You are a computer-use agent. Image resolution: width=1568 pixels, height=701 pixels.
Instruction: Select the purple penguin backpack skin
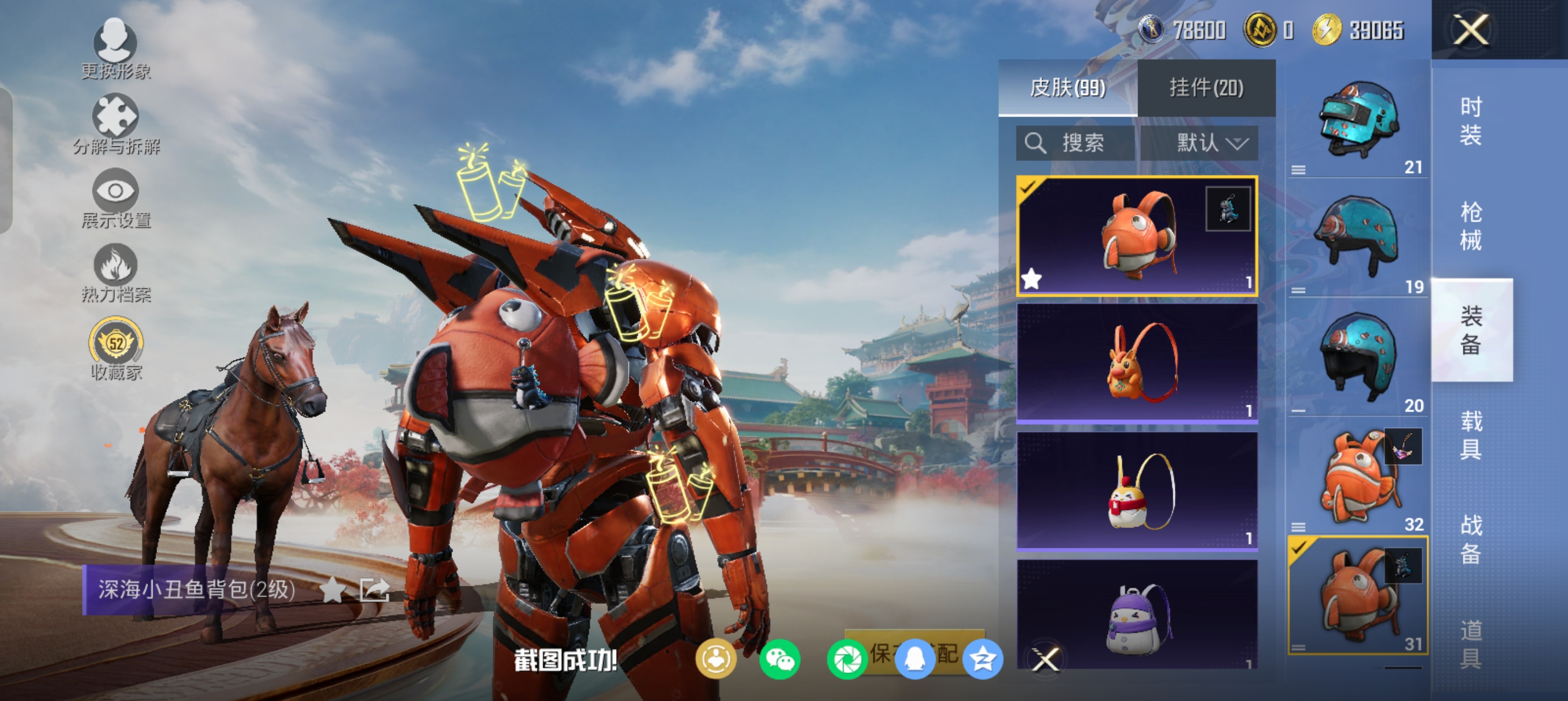point(1137,615)
